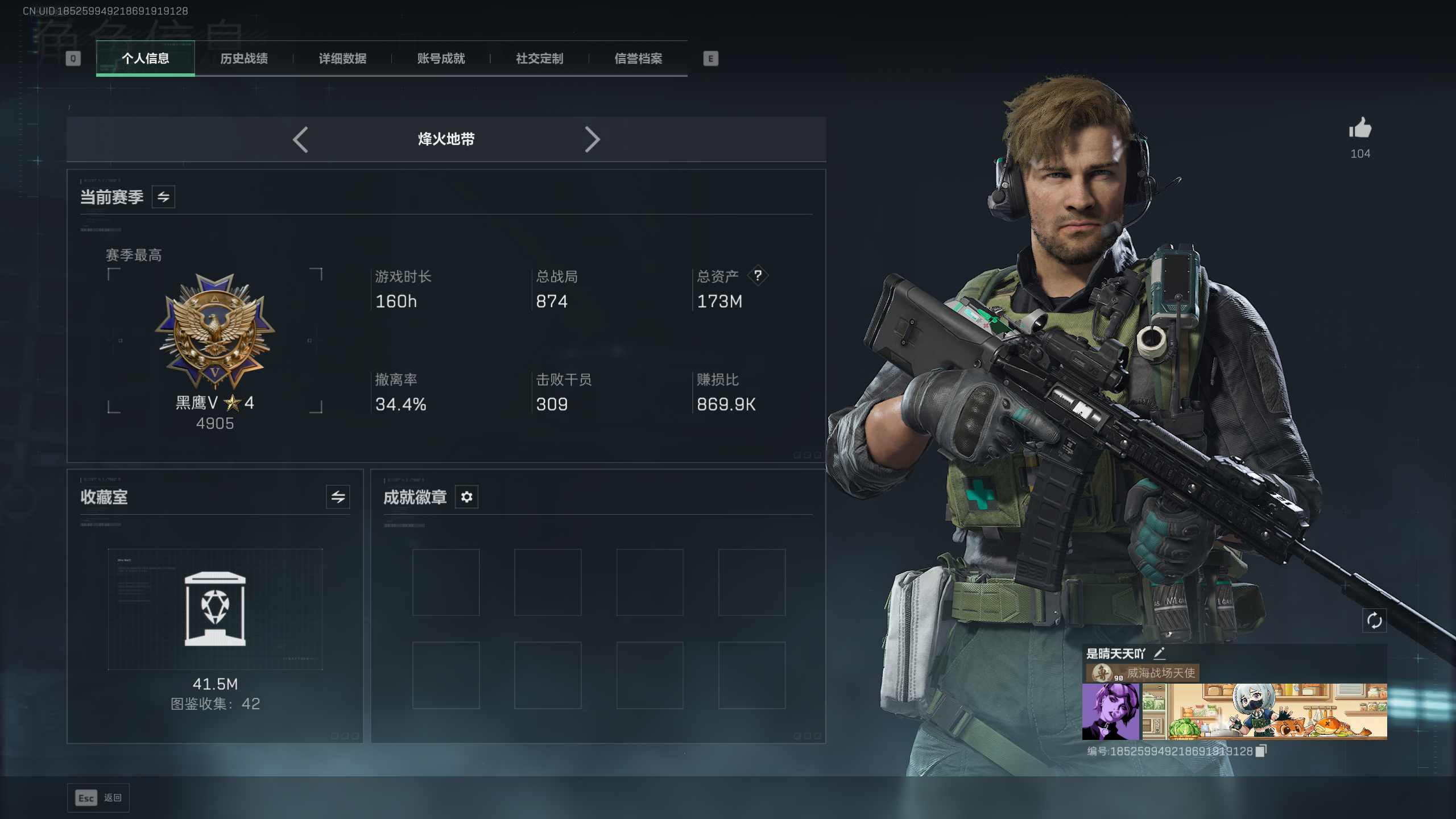Image resolution: width=1456 pixels, height=819 pixels.
Task: Click the character refresh rotate icon
Action: pos(1374,621)
